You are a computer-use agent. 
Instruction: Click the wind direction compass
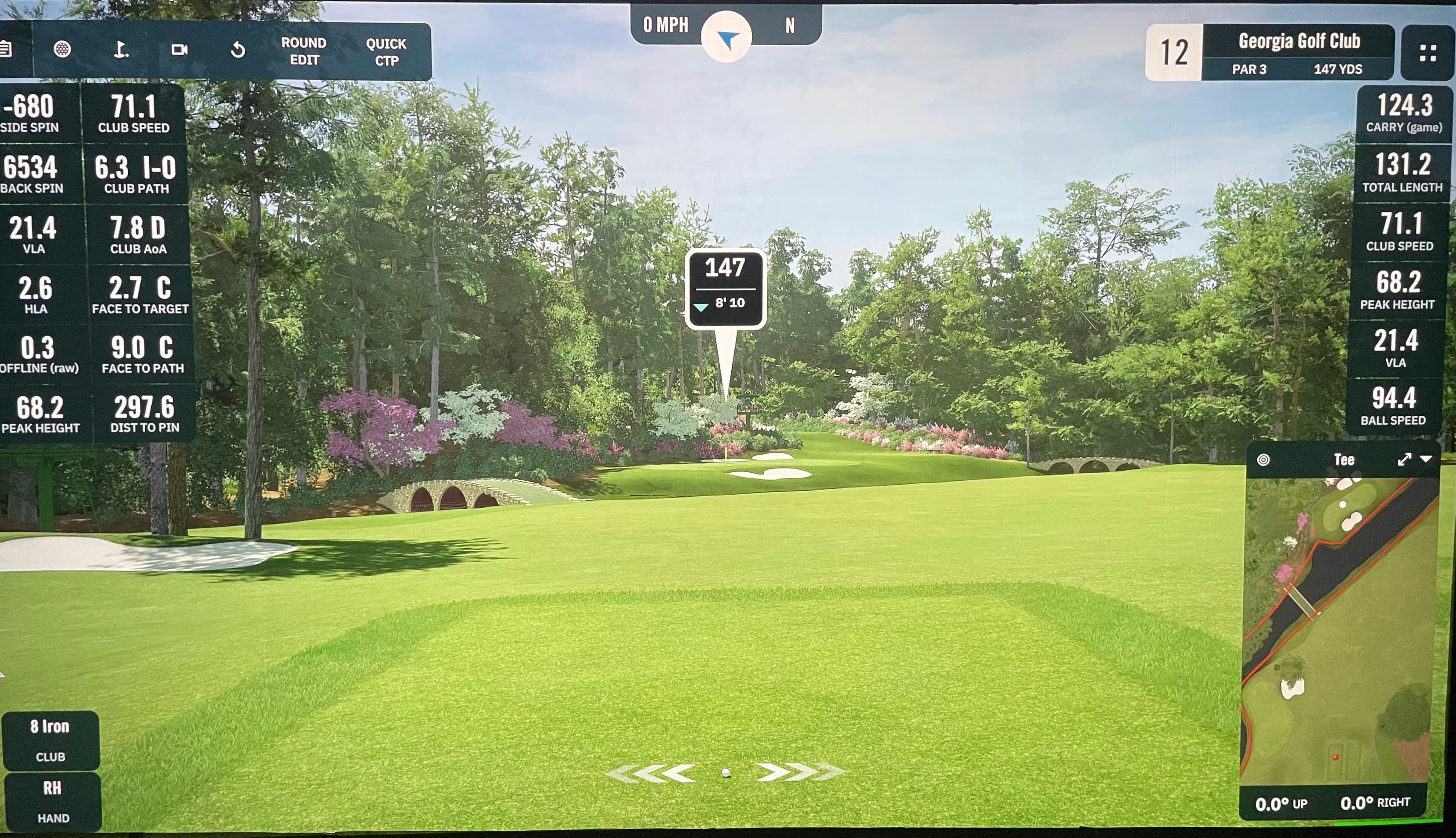[x=726, y=38]
